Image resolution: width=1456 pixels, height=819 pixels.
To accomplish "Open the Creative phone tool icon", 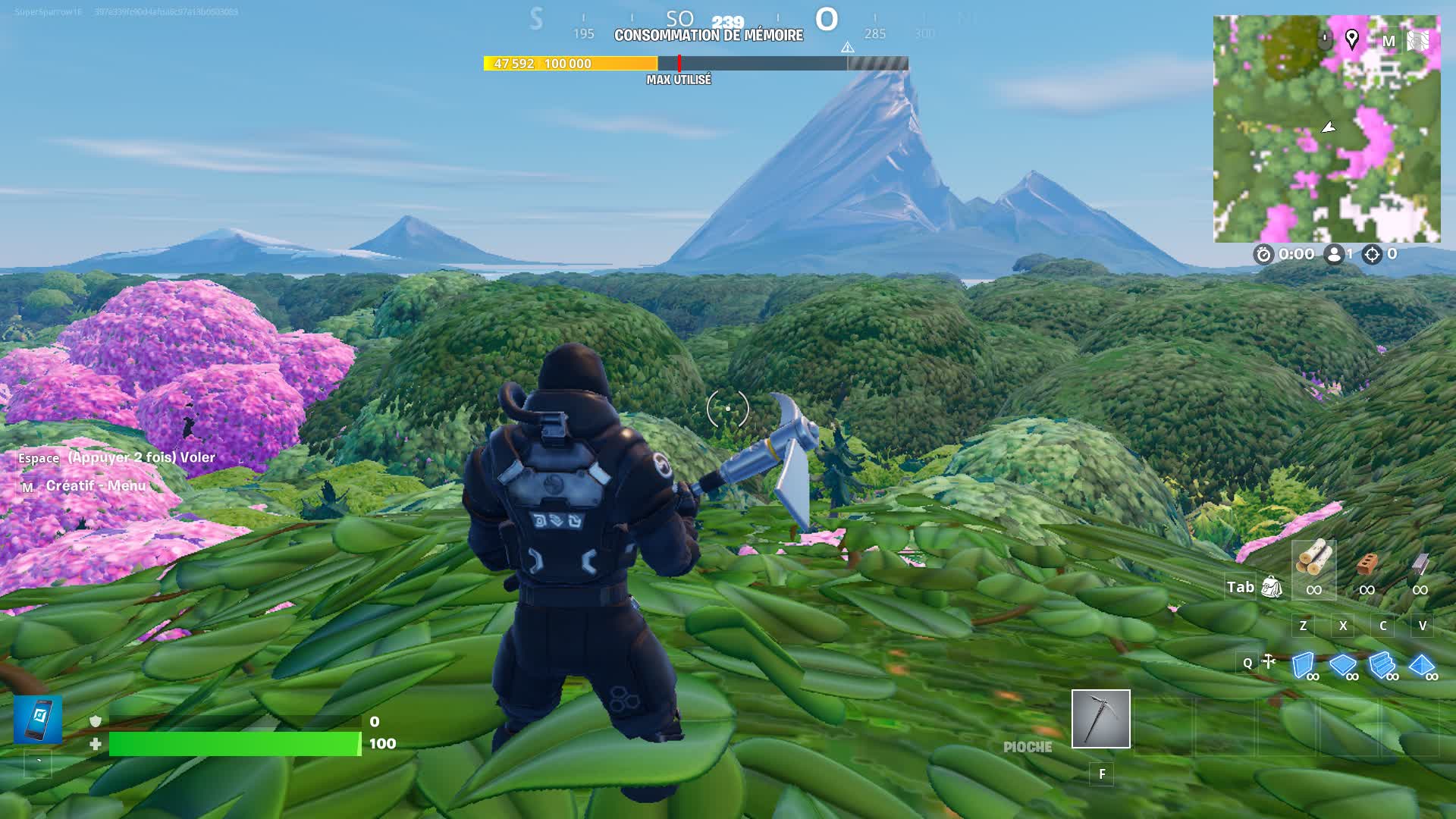I will [38, 719].
